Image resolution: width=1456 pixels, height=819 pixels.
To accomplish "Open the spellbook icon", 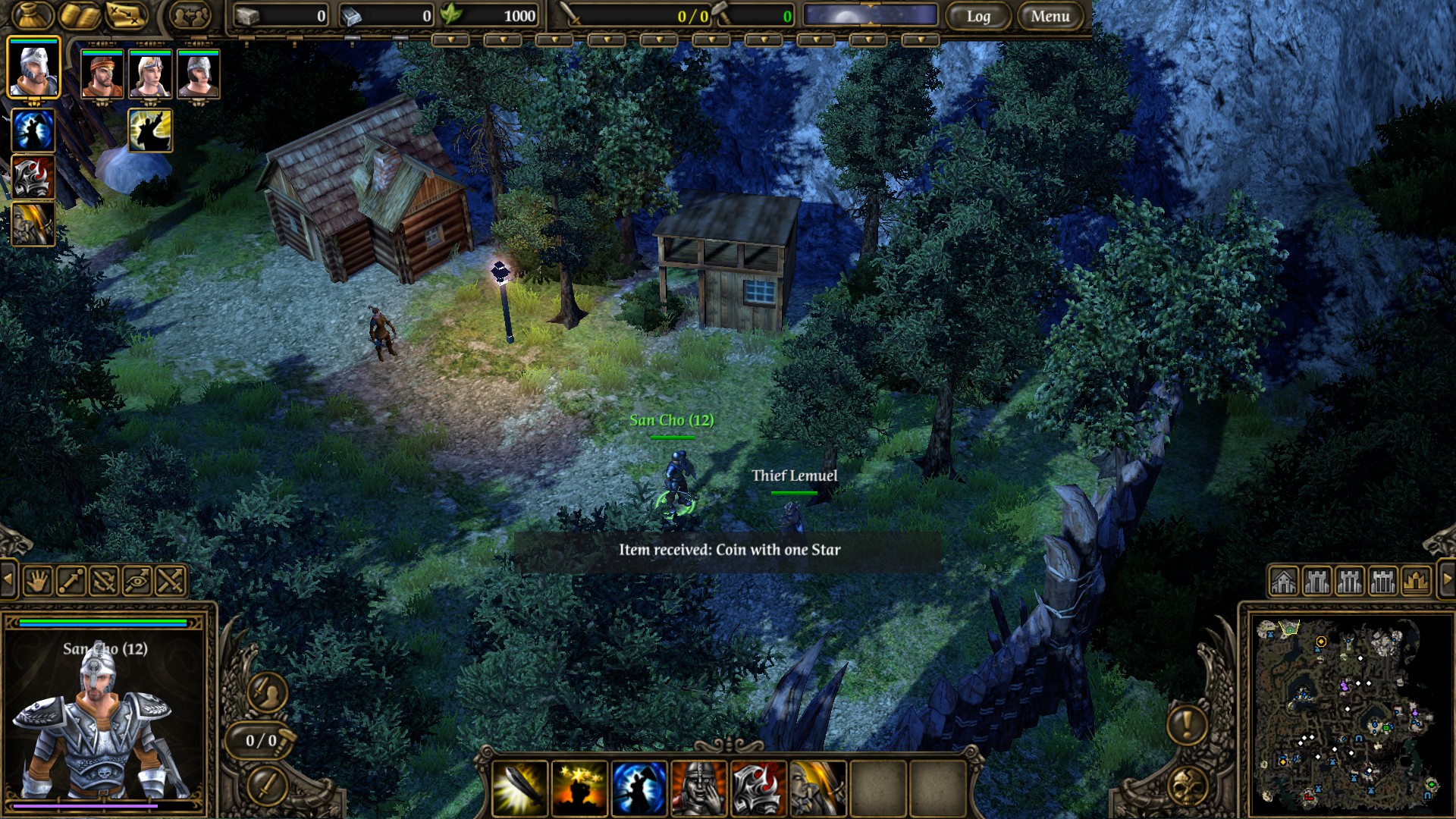I will tap(80, 15).
